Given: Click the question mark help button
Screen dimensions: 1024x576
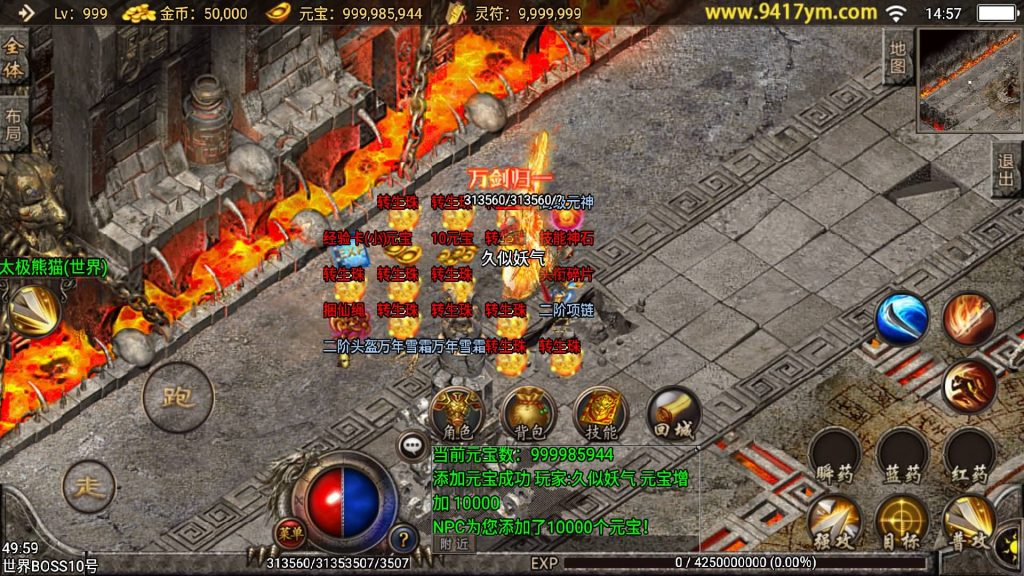Looking at the screenshot, I should tap(402, 540).
